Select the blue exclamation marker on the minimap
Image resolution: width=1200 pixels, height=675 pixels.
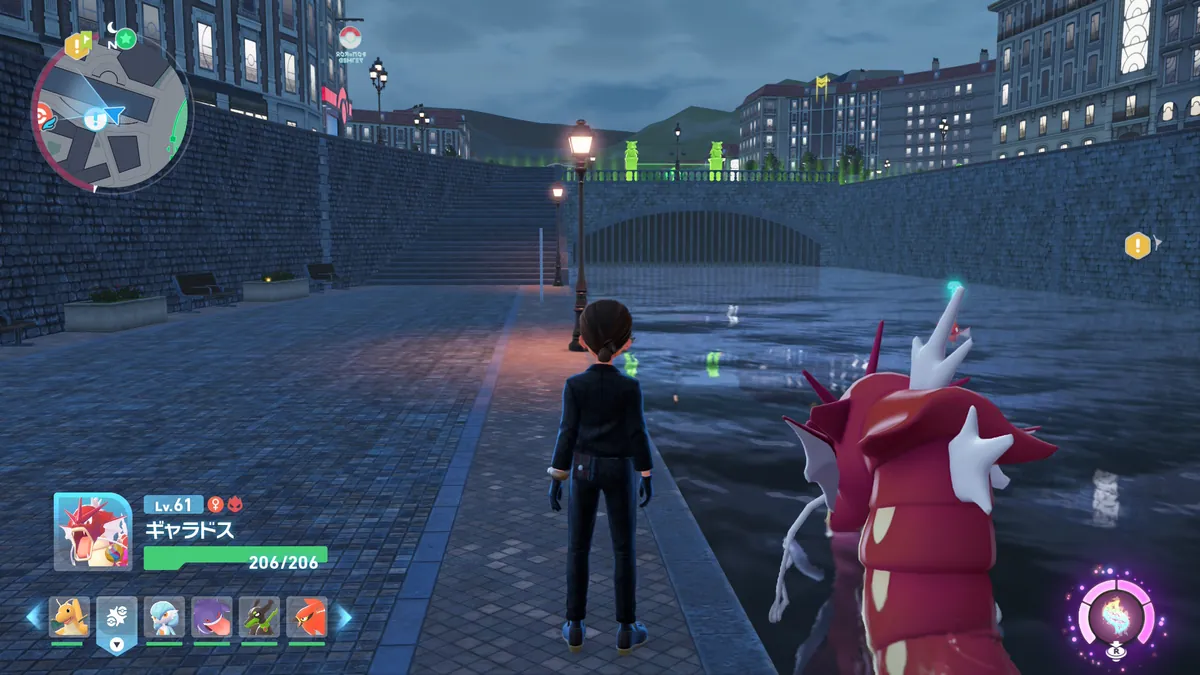(95, 120)
